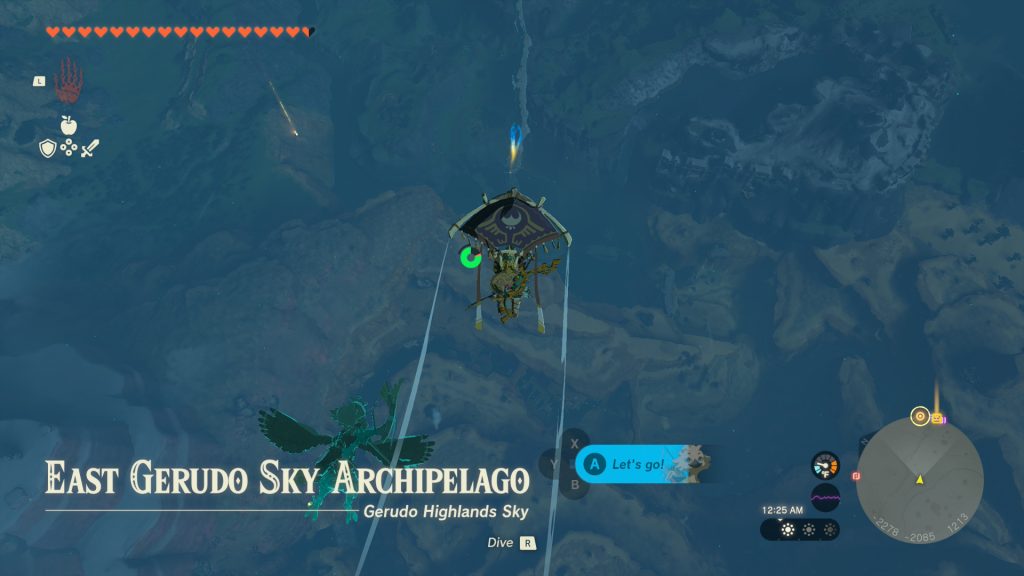
Task: Select the yellow ring target marker on minimap
Action: pos(919,416)
